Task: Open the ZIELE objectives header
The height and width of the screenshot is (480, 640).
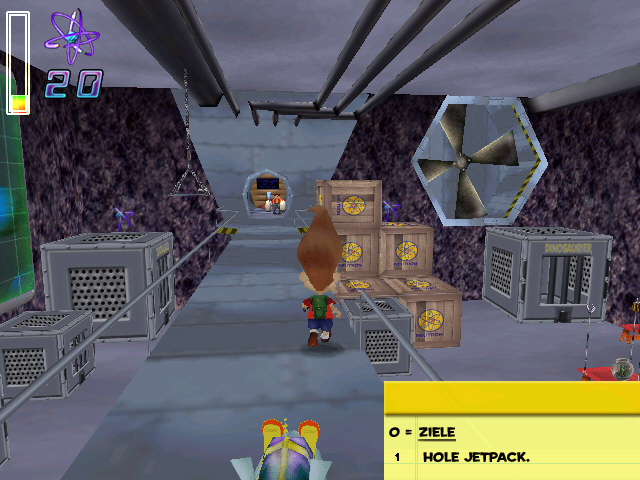Action: [x=436, y=432]
